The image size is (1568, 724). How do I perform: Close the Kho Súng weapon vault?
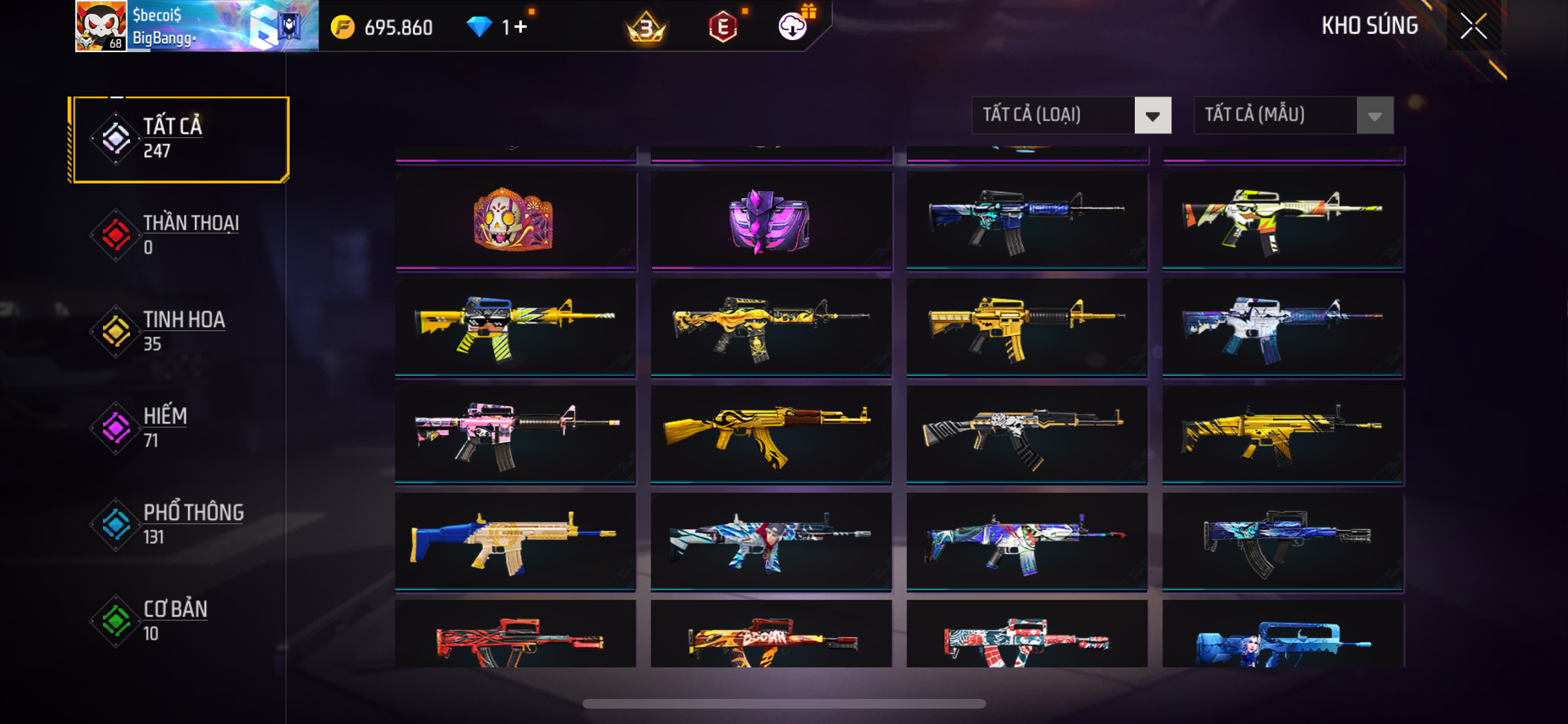pyautogui.click(x=1473, y=26)
